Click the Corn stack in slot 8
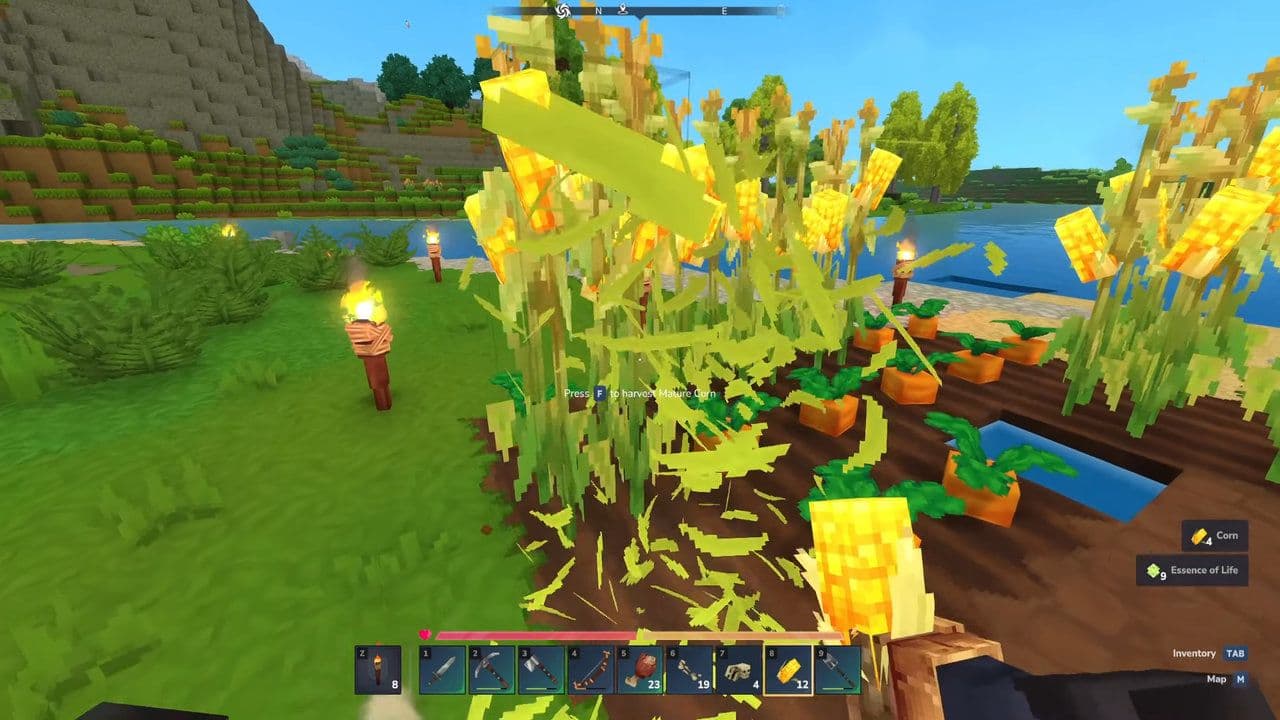This screenshot has height=720, width=1280. click(x=789, y=672)
